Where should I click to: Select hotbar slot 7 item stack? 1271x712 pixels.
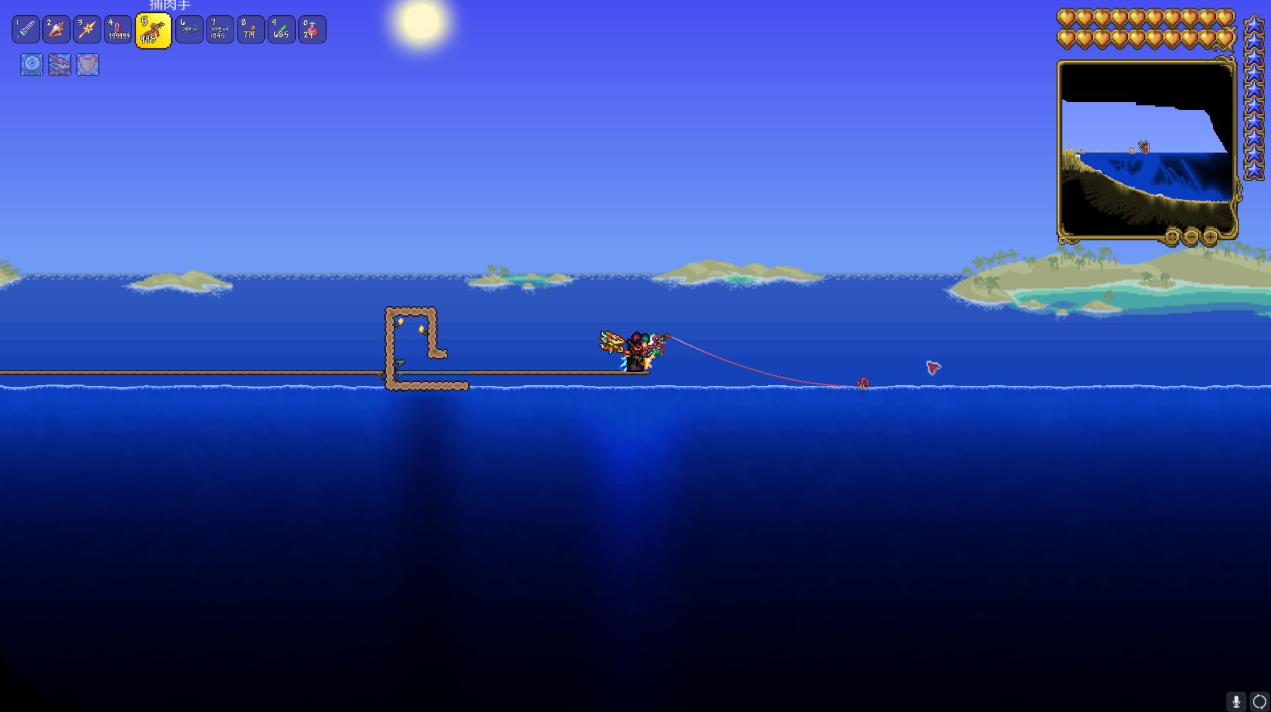pos(220,30)
